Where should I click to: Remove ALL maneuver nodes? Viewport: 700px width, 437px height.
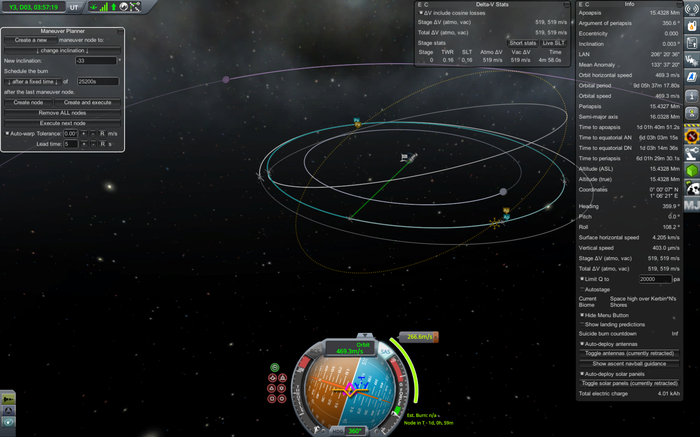click(x=61, y=113)
